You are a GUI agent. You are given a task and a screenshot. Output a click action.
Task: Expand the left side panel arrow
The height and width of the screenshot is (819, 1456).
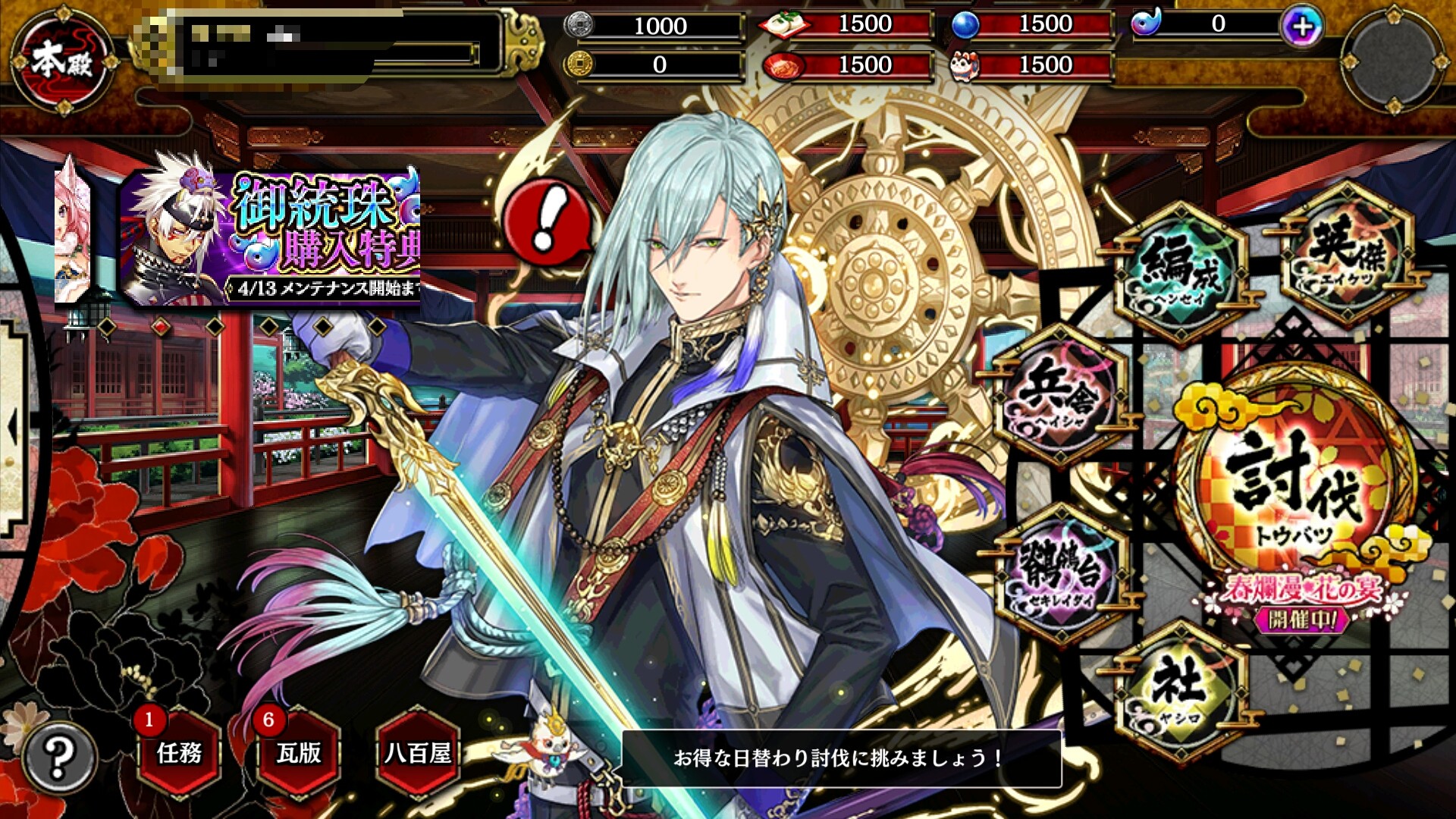[x=12, y=426]
